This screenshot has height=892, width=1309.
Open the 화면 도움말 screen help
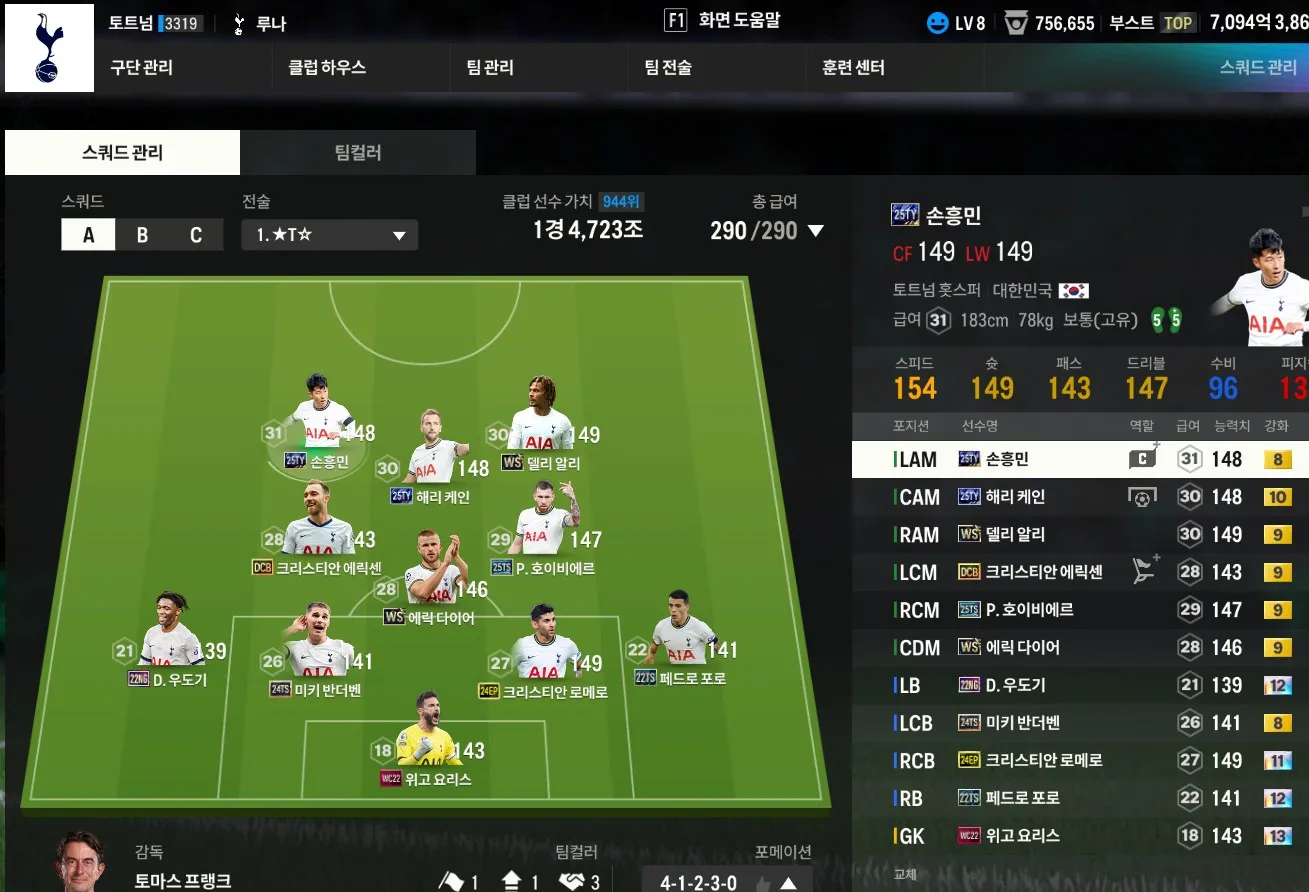pos(722,21)
